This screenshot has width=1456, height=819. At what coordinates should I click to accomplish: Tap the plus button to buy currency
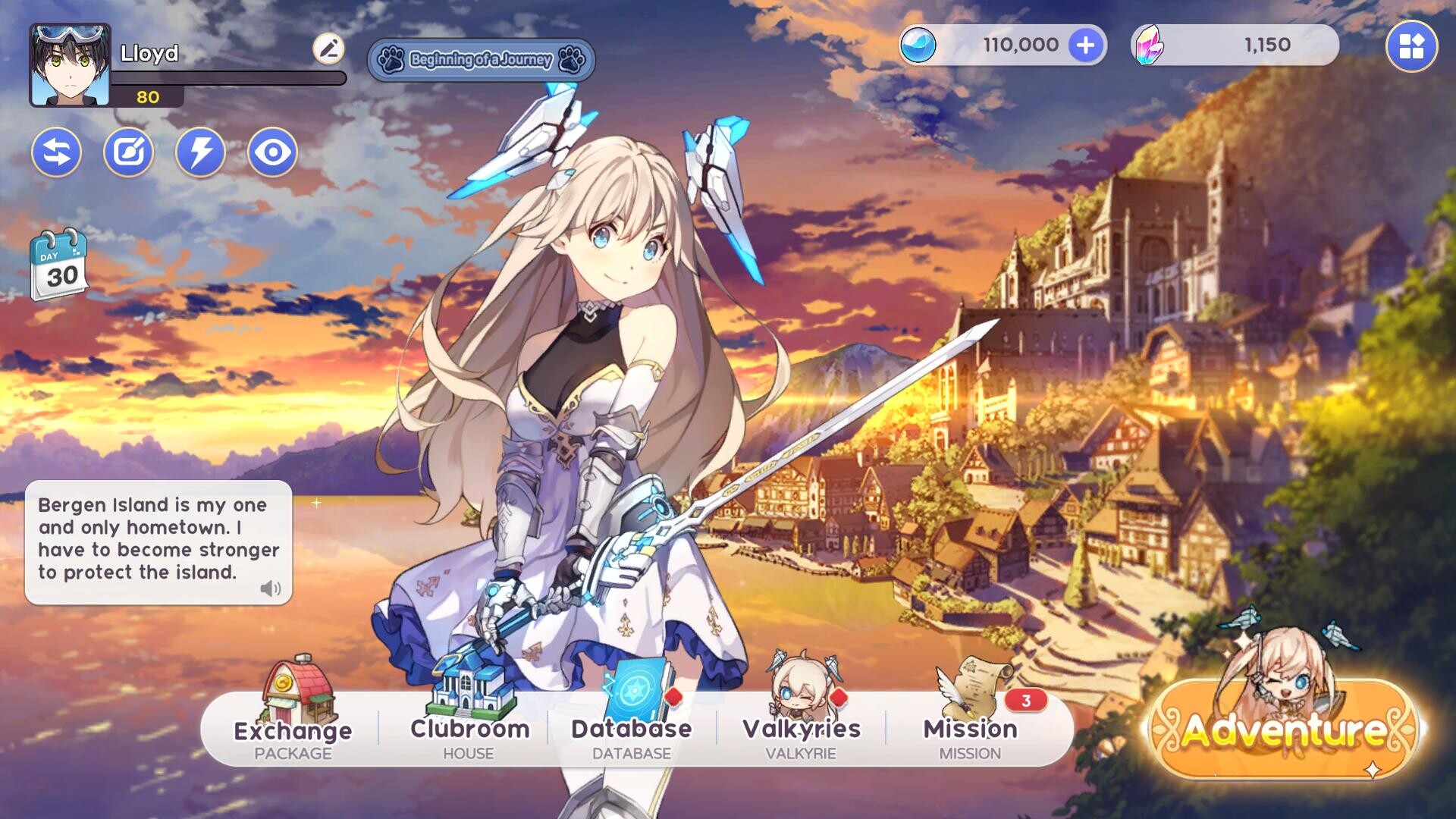(x=1086, y=45)
